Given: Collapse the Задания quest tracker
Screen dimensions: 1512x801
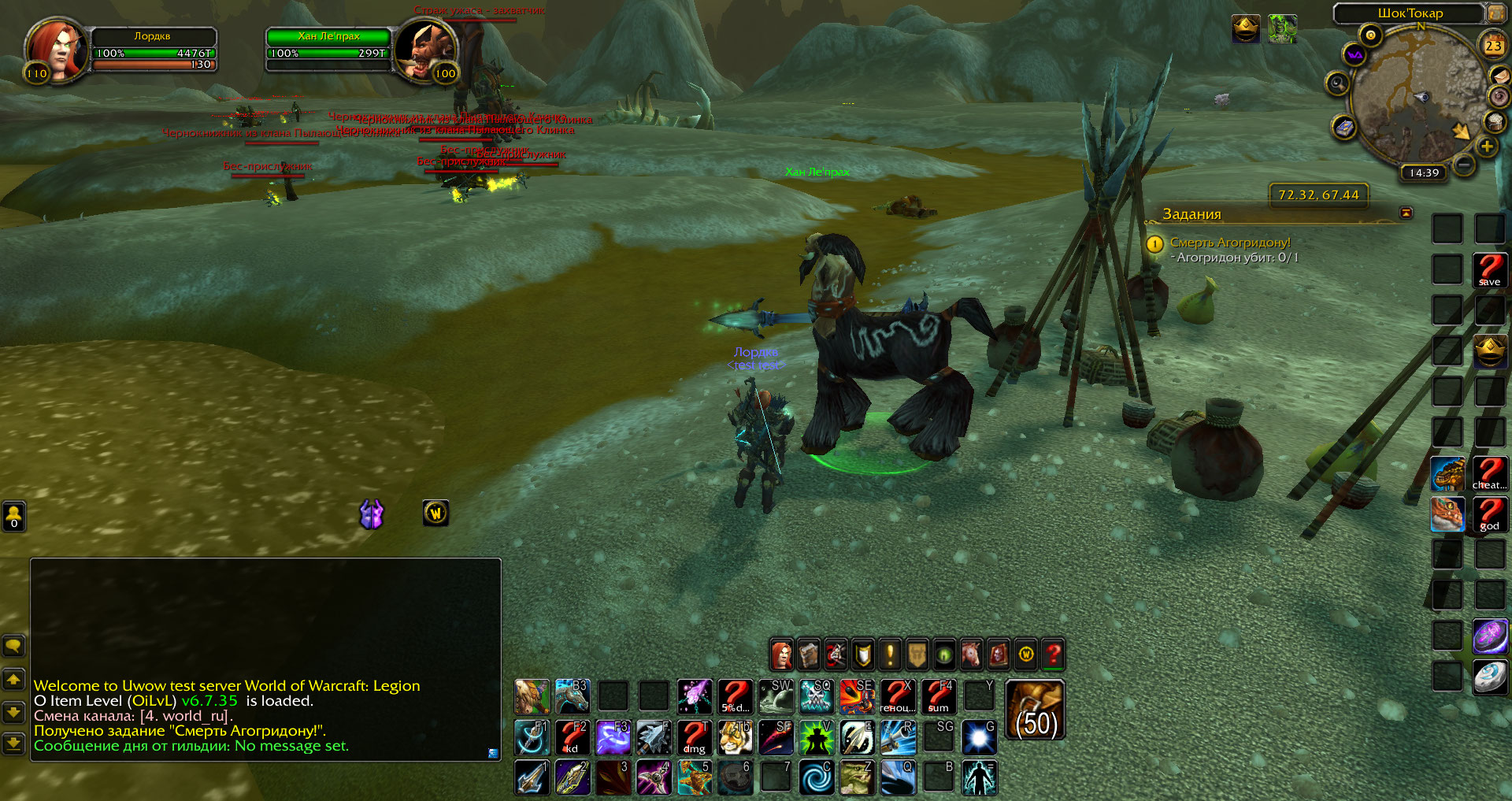Looking at the screenshot, I should pyautogui.click(x=1406, y=213).
